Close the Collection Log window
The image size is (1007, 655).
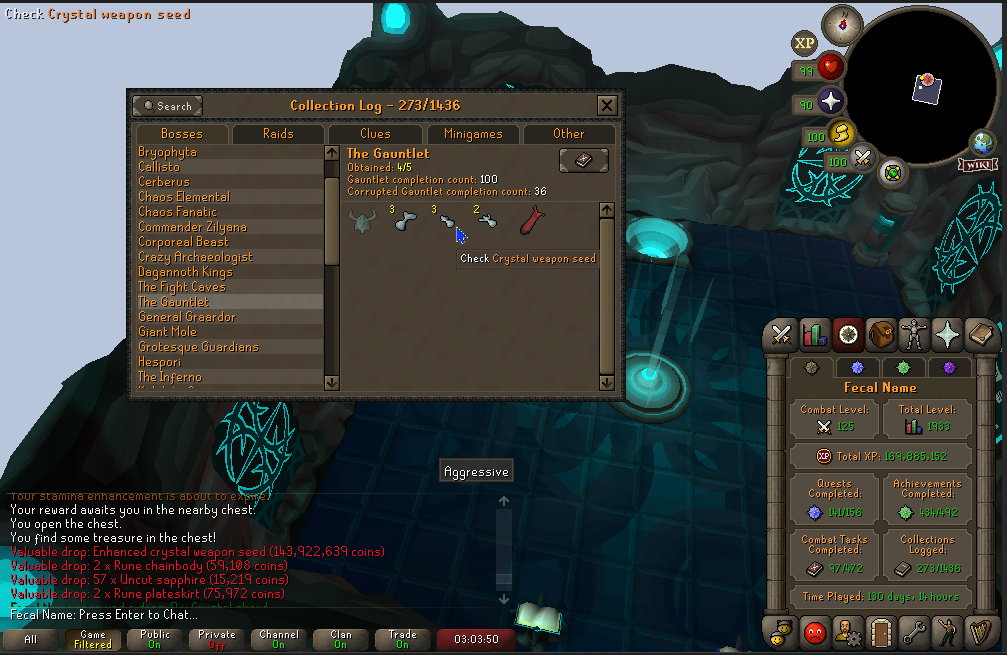[607, 105]
